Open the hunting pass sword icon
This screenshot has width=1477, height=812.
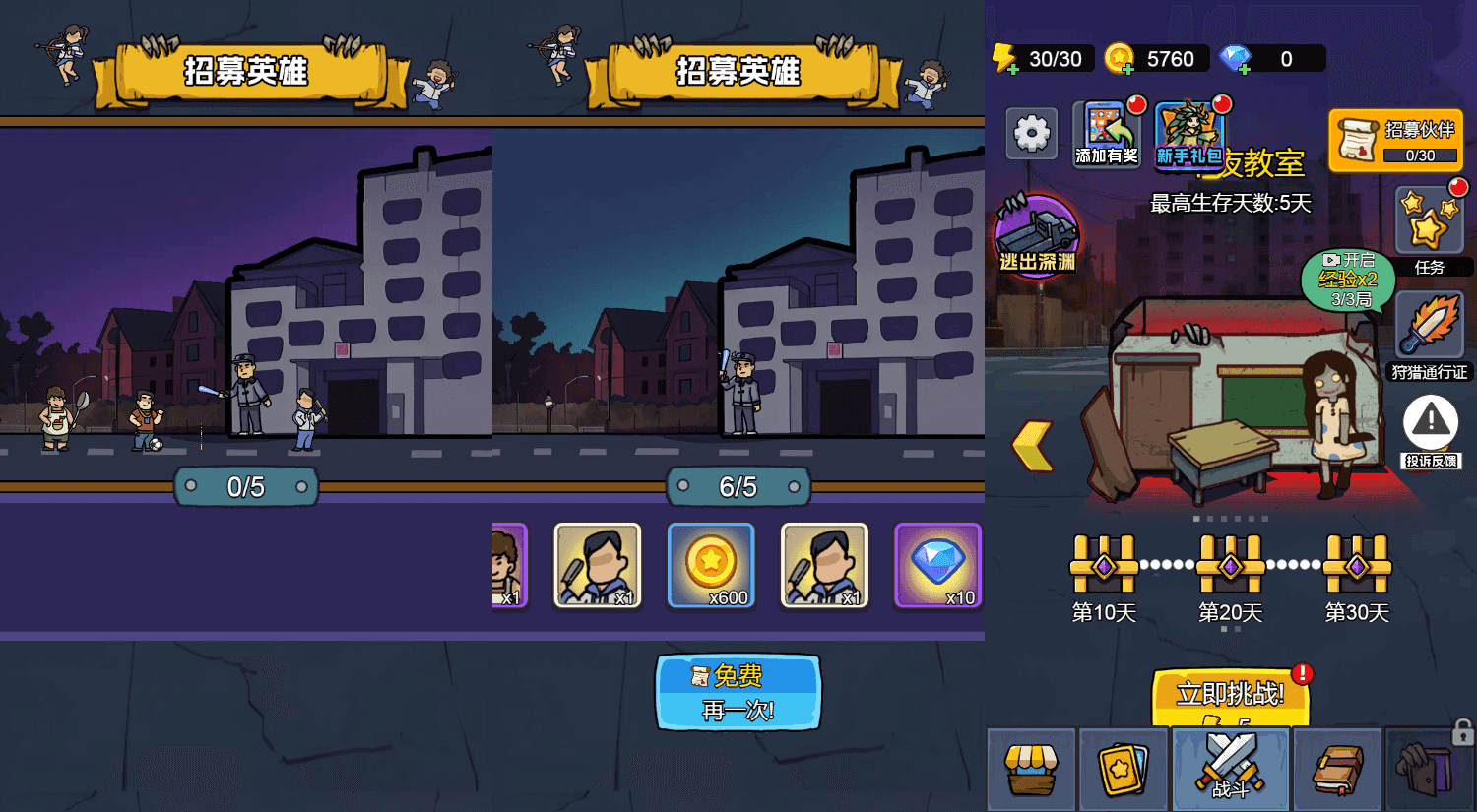click(x=1430, y=326)
